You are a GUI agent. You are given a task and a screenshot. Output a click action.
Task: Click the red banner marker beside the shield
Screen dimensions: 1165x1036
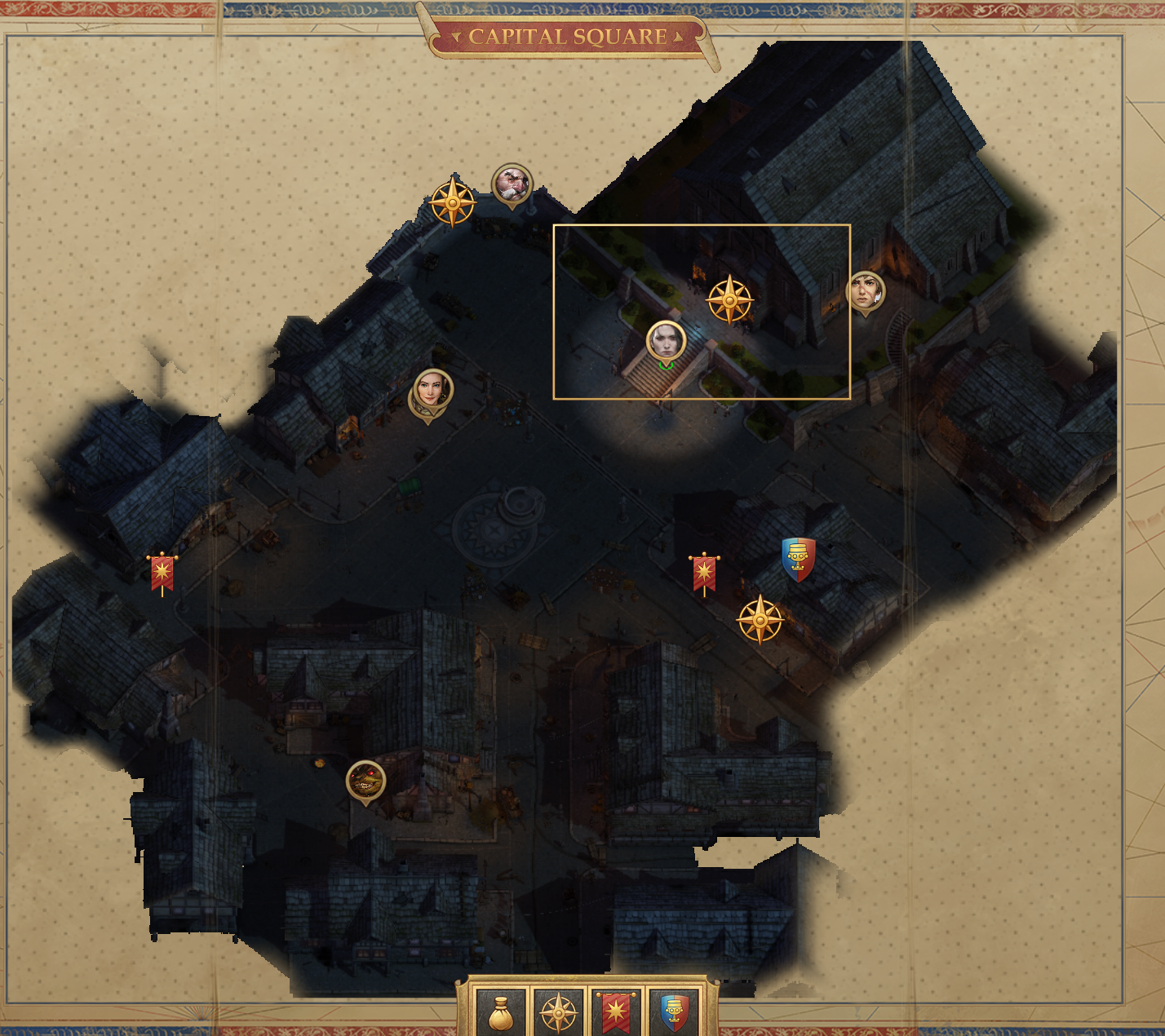coord(704,573)
